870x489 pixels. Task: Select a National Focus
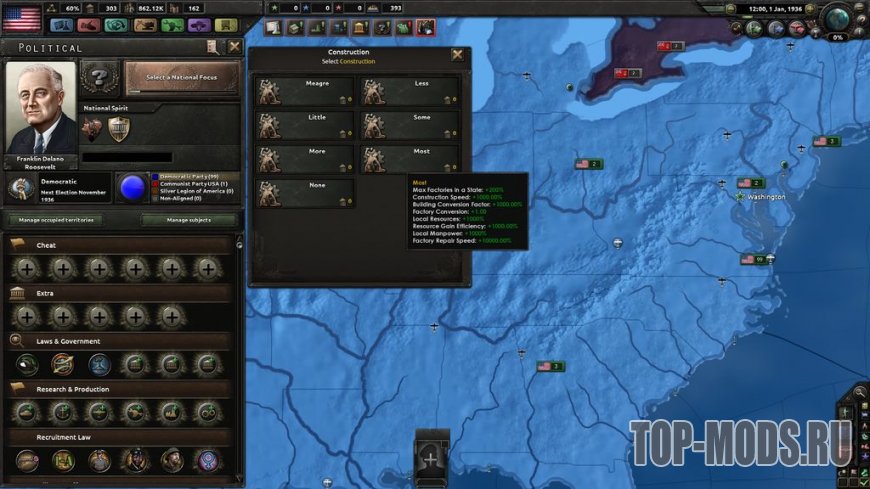[x=181, y=77]
